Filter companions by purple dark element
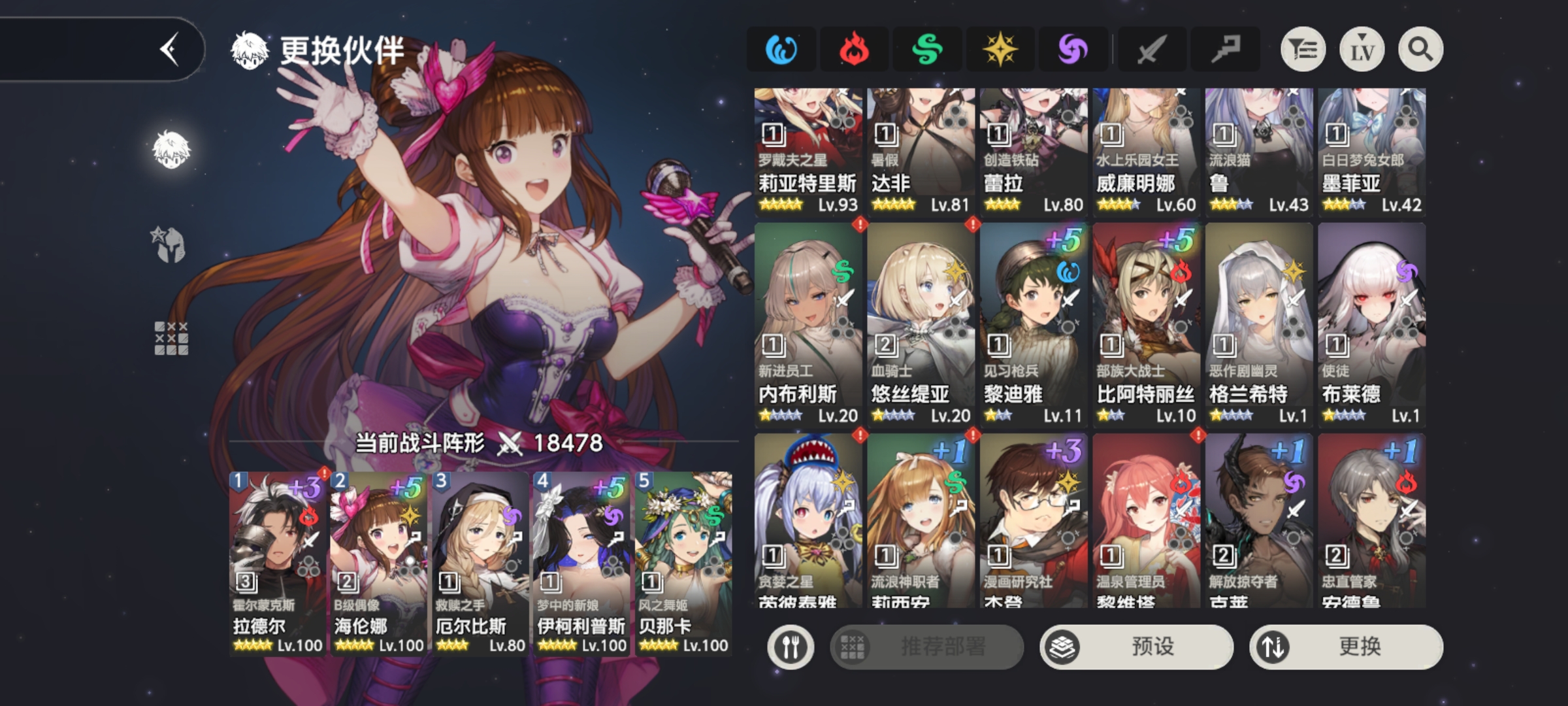1568x706 pixels. pyautogui.click(x=1073, y=50)
